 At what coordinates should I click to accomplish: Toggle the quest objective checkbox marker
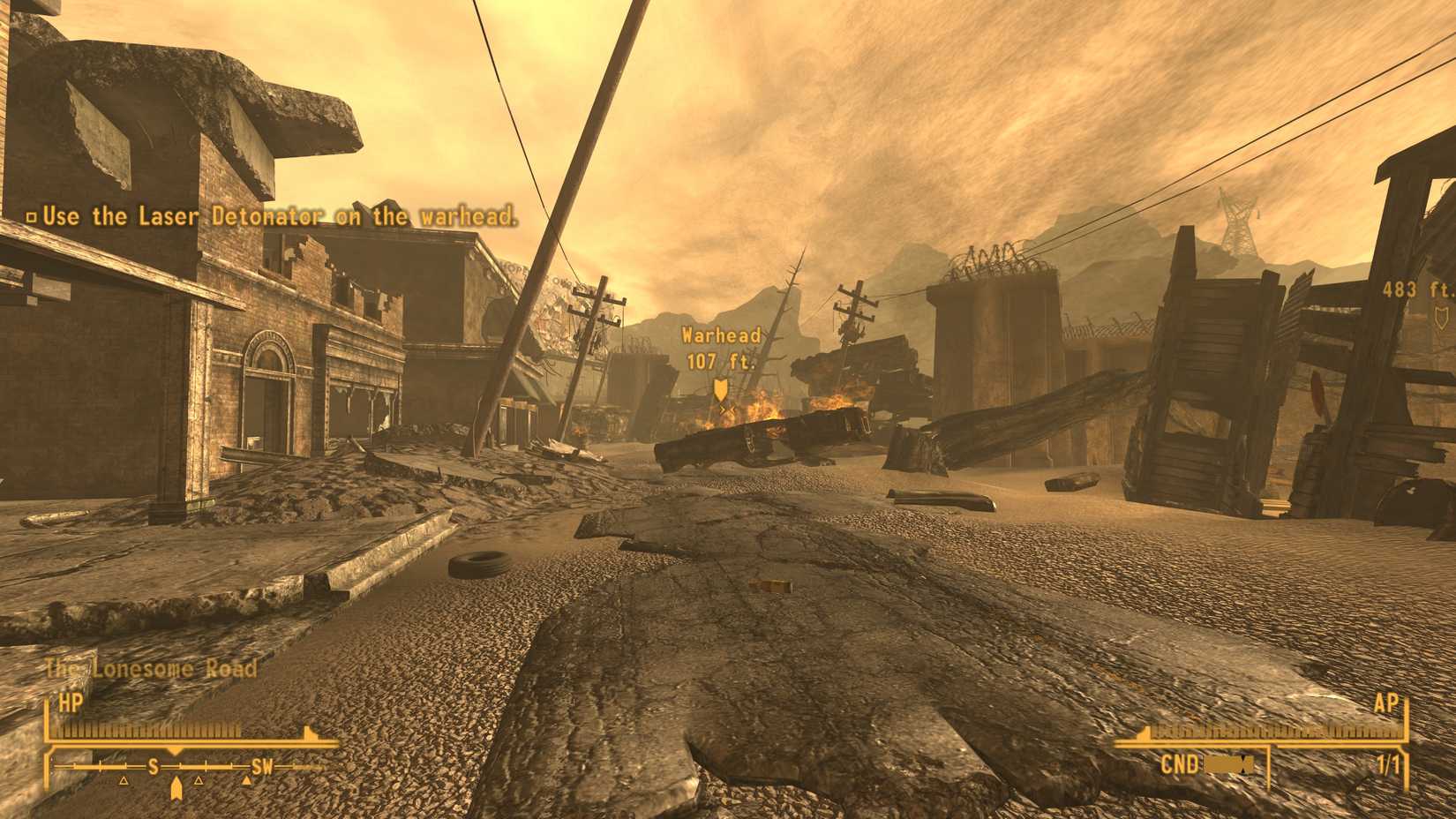(x=33, y=214)
